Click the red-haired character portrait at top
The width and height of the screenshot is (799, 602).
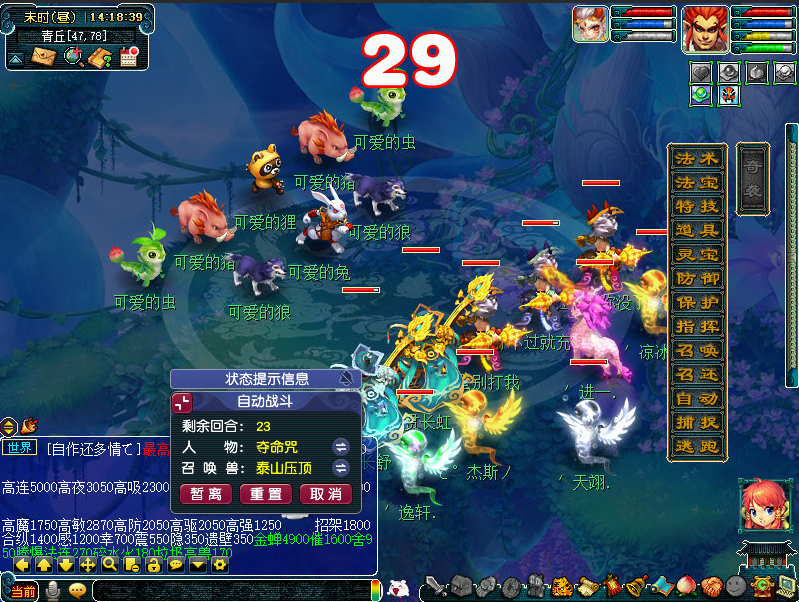coord(704,27)
